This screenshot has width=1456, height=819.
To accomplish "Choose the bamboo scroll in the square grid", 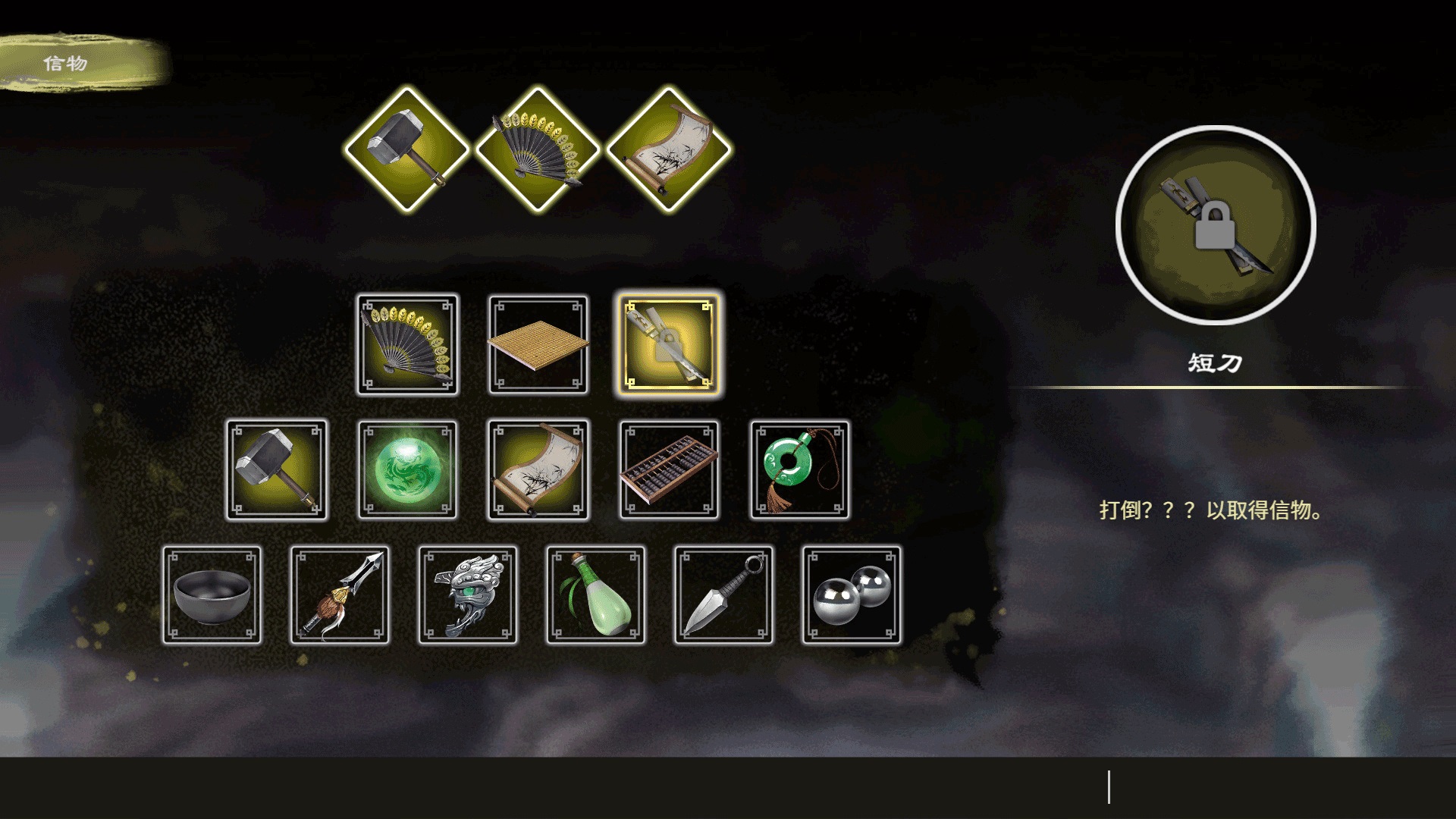I will 538,470.
